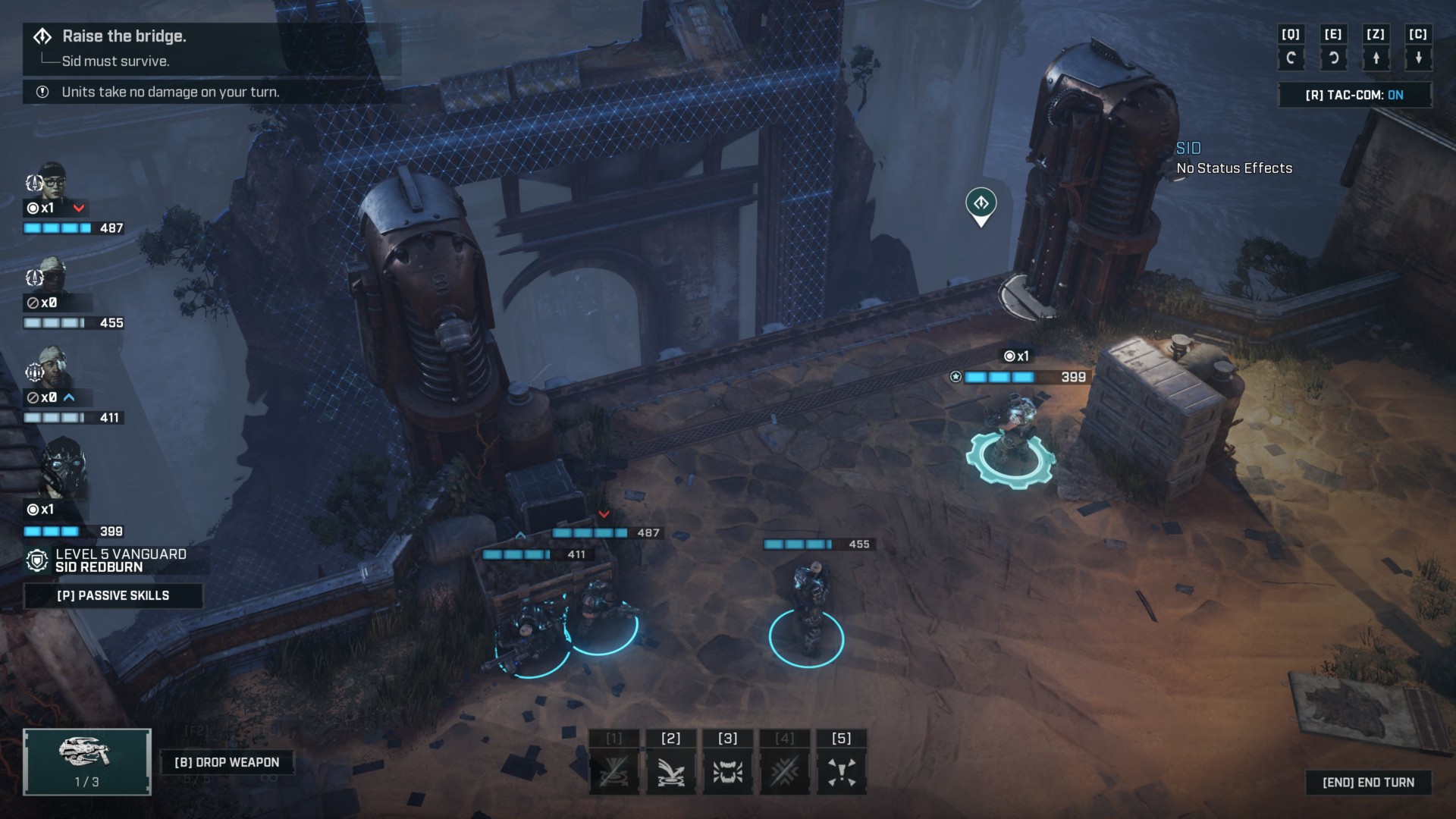This screenshot has width=1456, height=819.
Task: Rotate the camera clockwise with the [Q] icon
Action: (x=1291, y=57)
